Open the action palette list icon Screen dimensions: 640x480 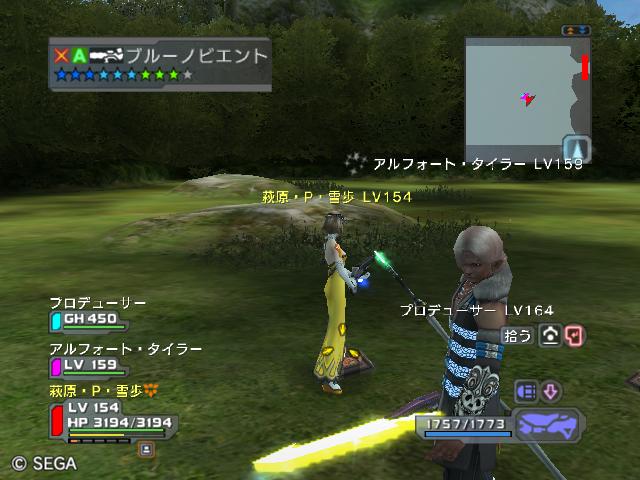[526, 391]
